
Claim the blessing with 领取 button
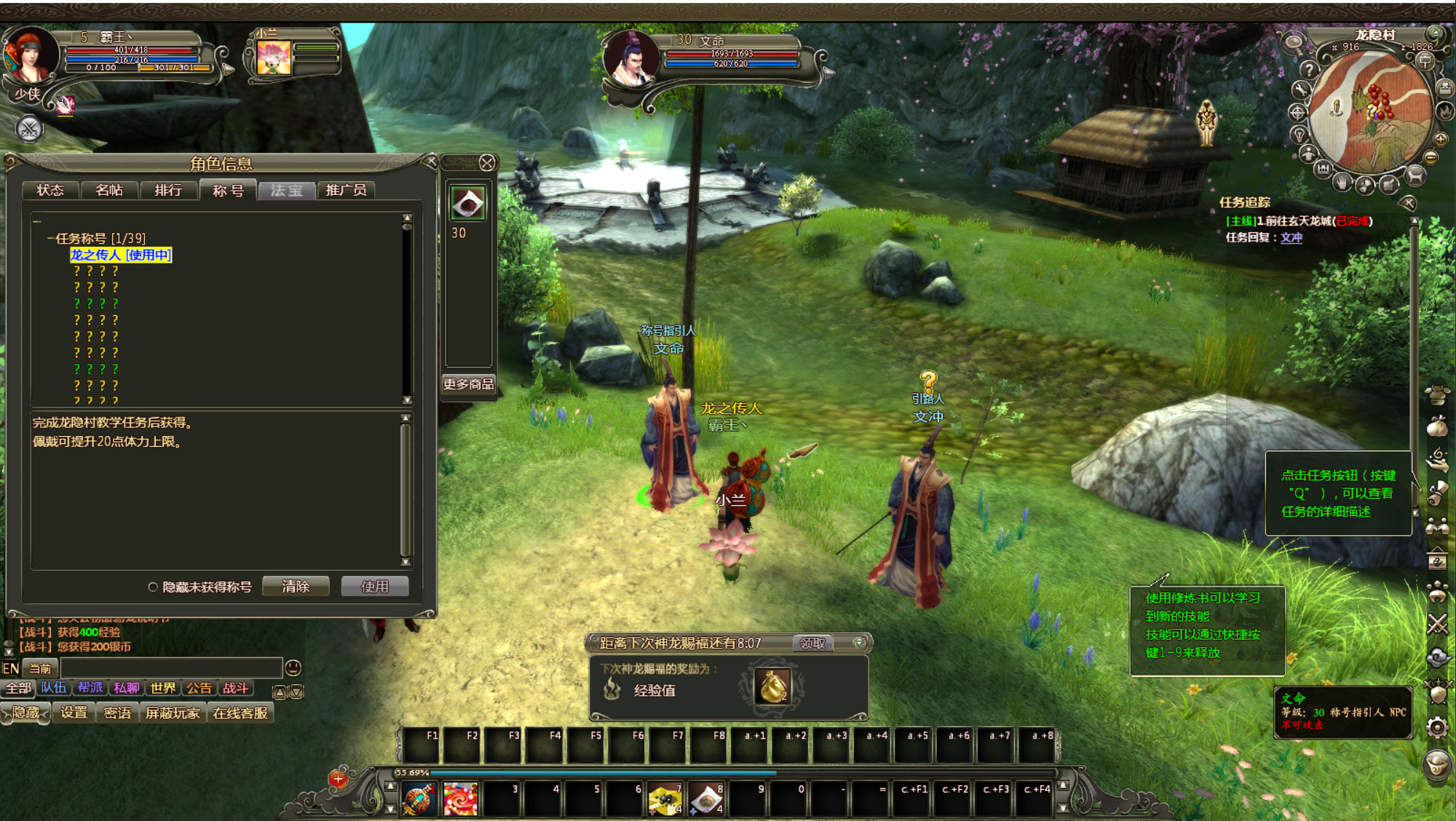pos(812,643)
